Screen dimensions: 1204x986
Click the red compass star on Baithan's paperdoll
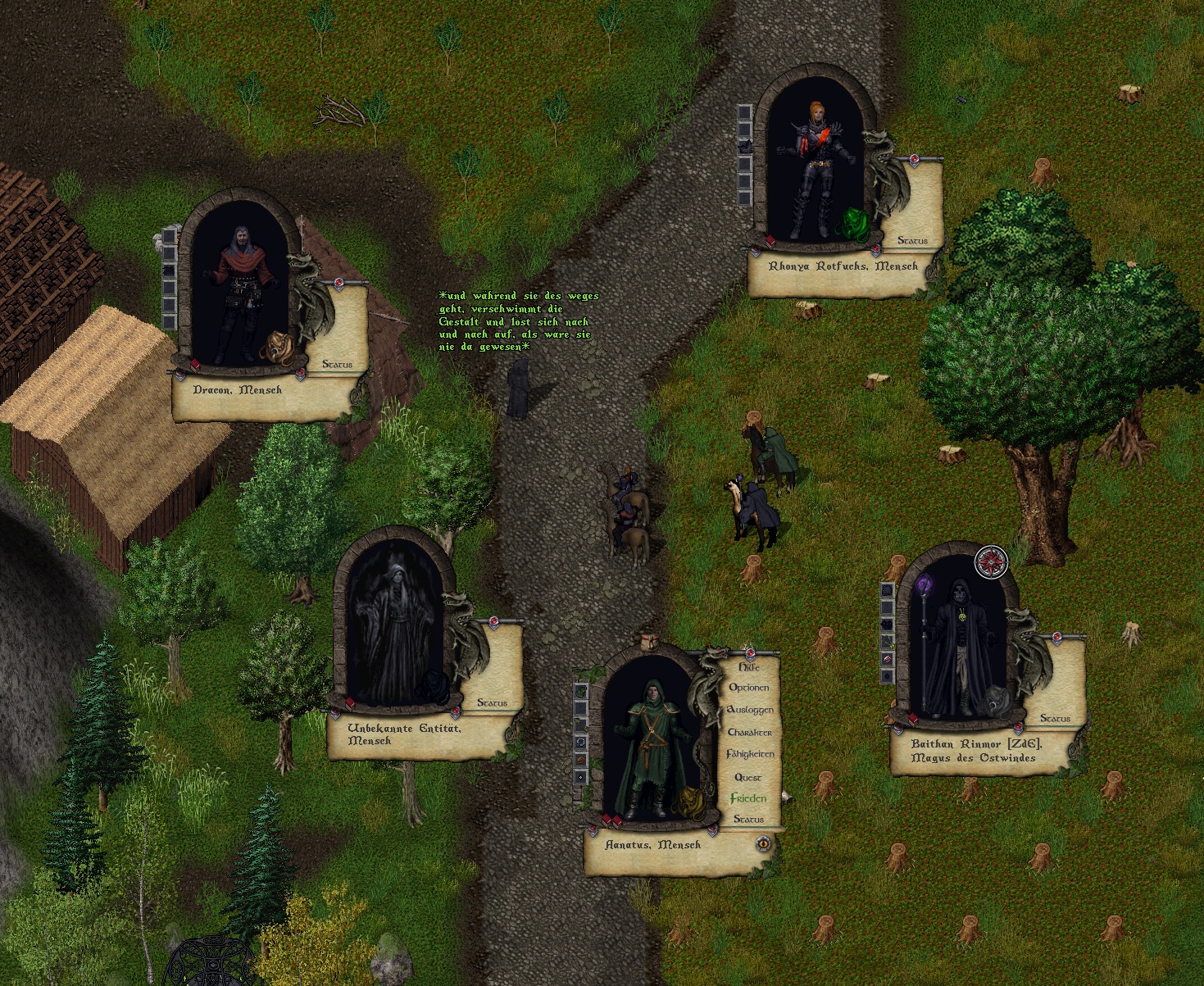990,562
